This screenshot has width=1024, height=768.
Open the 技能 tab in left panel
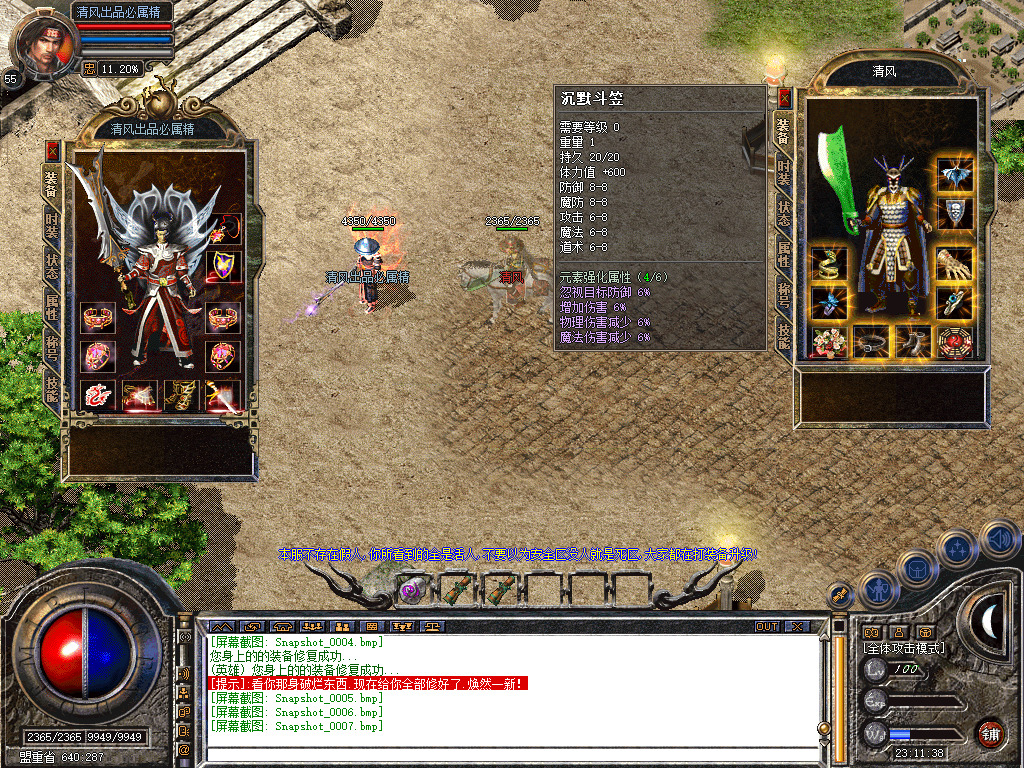click(52, 389)
